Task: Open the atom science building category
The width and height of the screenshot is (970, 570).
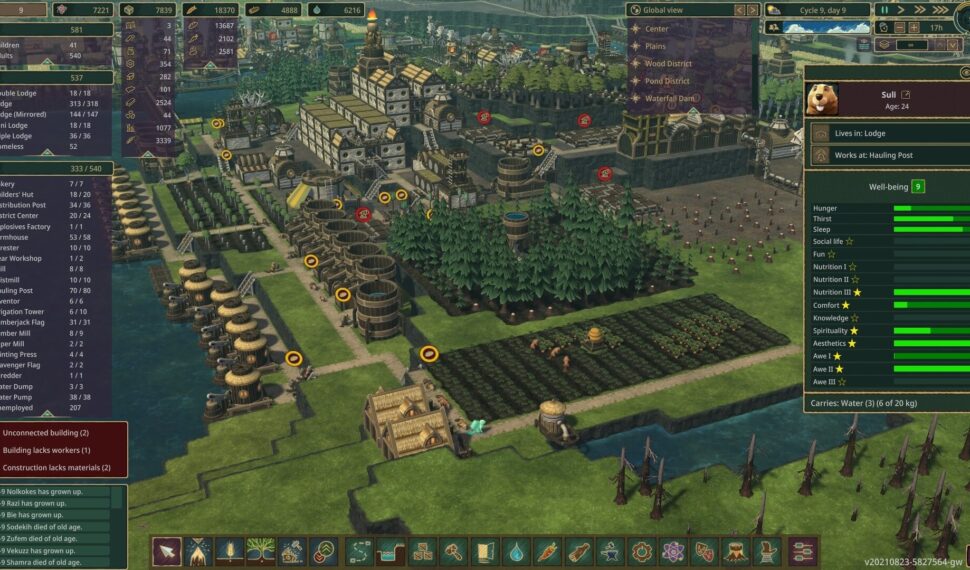Action: [672, 551]
